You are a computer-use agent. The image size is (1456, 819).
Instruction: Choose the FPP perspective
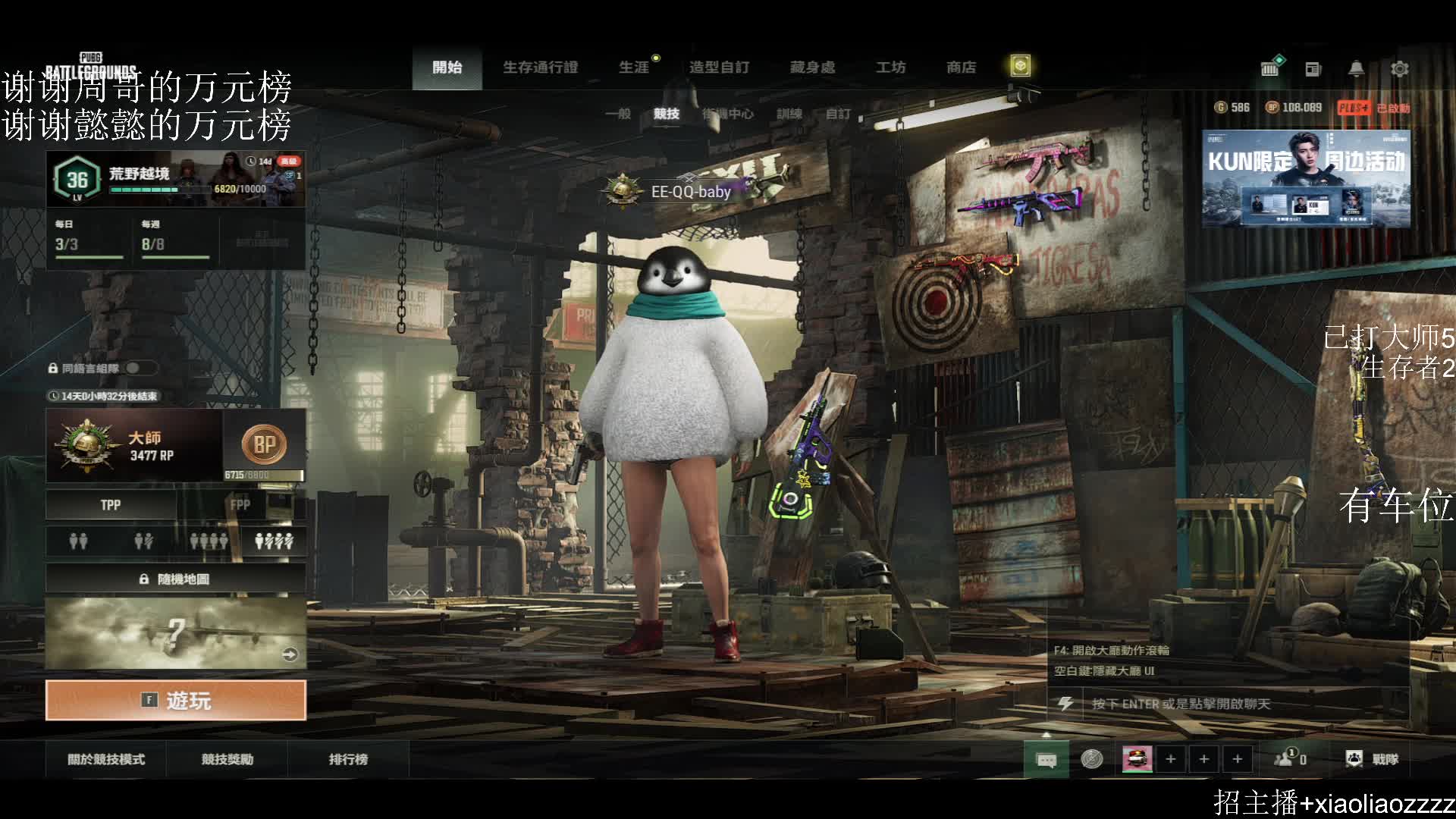[240, 505]
